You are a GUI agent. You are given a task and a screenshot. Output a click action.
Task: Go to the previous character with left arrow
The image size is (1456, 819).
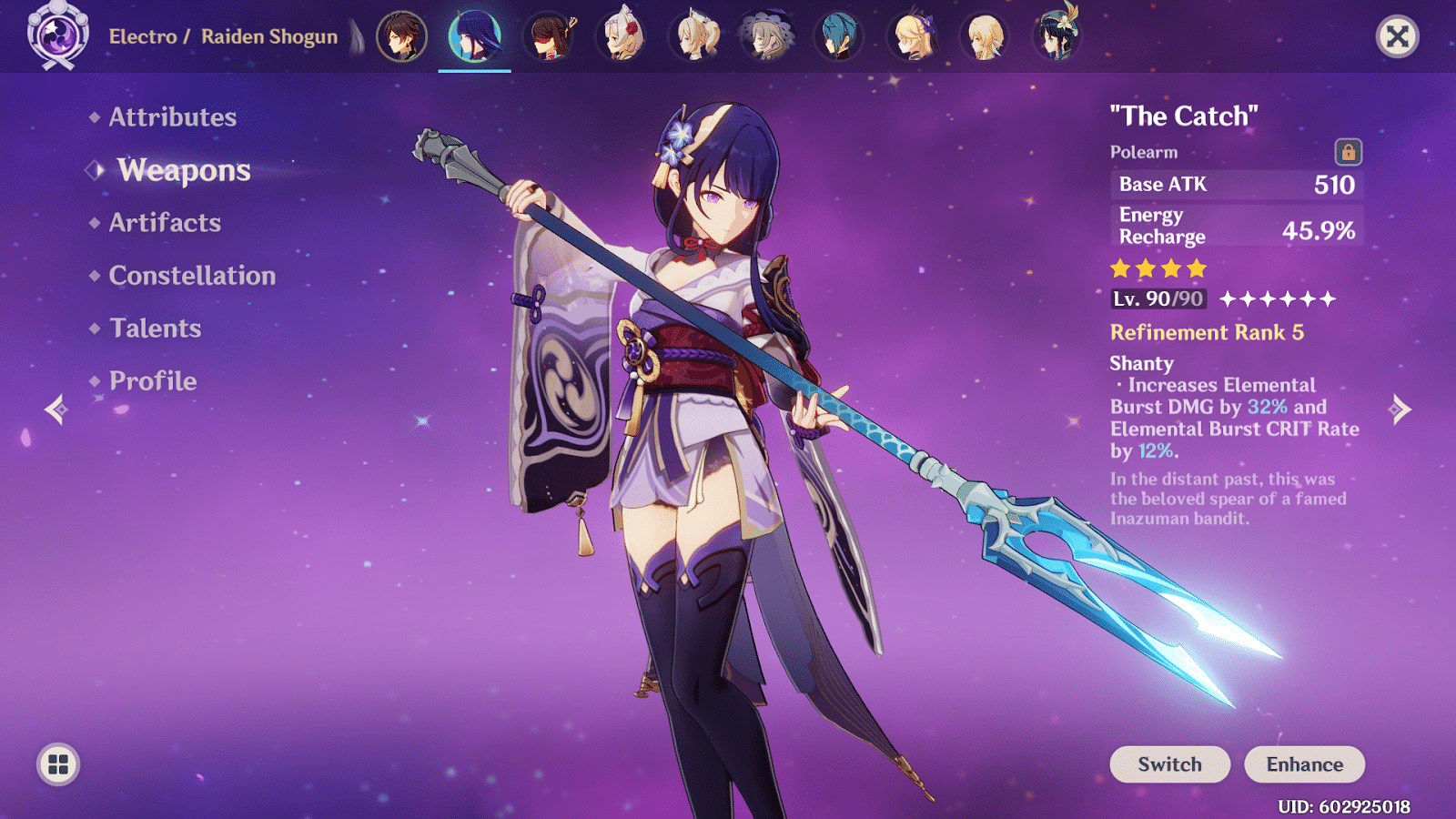[x=56, y=409]
